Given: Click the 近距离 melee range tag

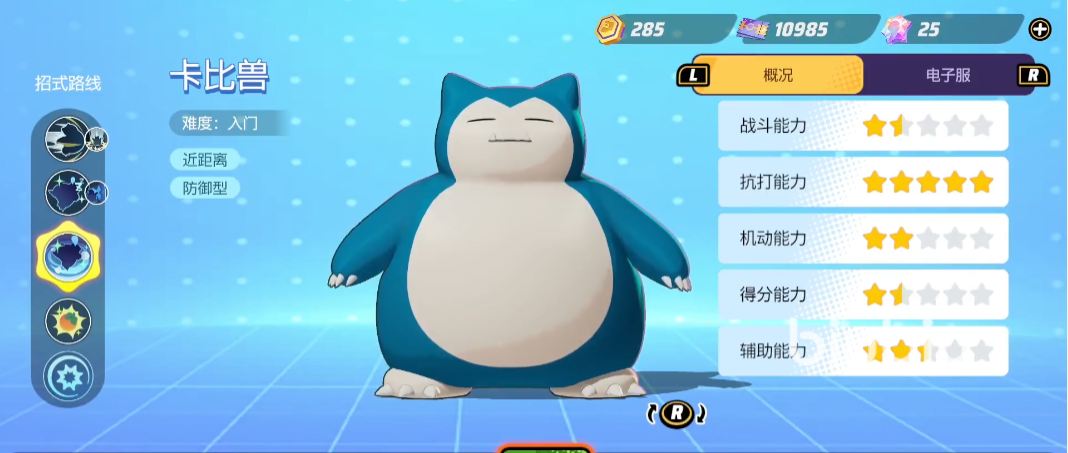Looking at the screenshot, I should 205,159.
